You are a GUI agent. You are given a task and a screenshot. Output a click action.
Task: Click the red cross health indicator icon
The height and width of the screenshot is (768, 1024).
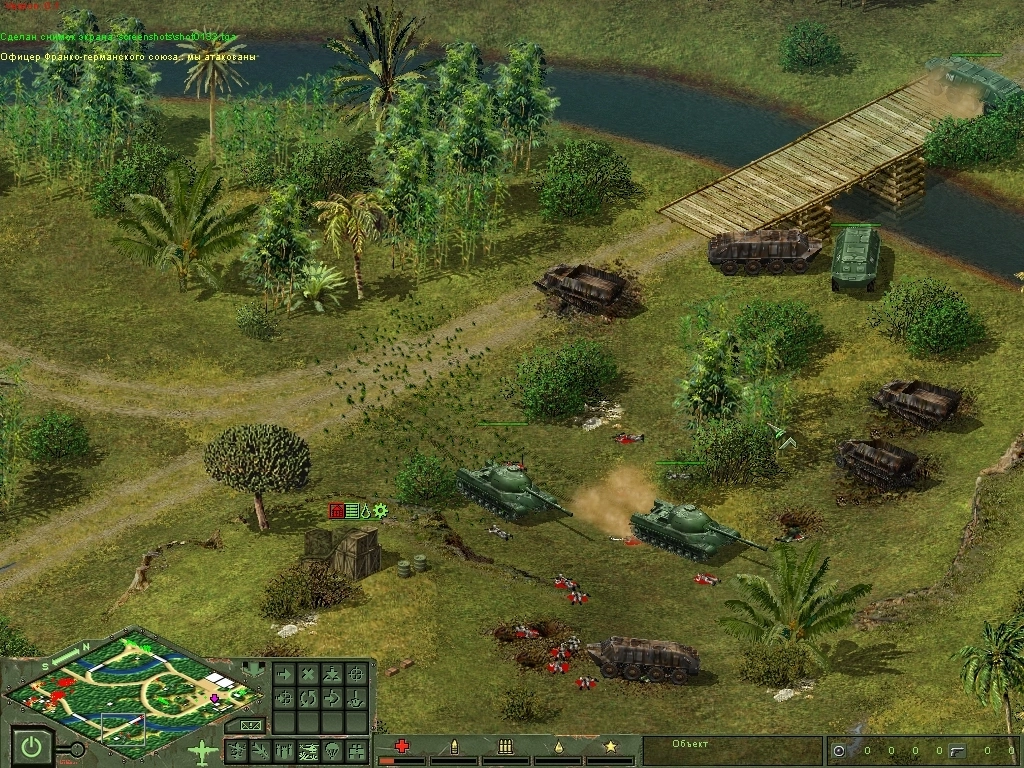(x=402, y=746)
